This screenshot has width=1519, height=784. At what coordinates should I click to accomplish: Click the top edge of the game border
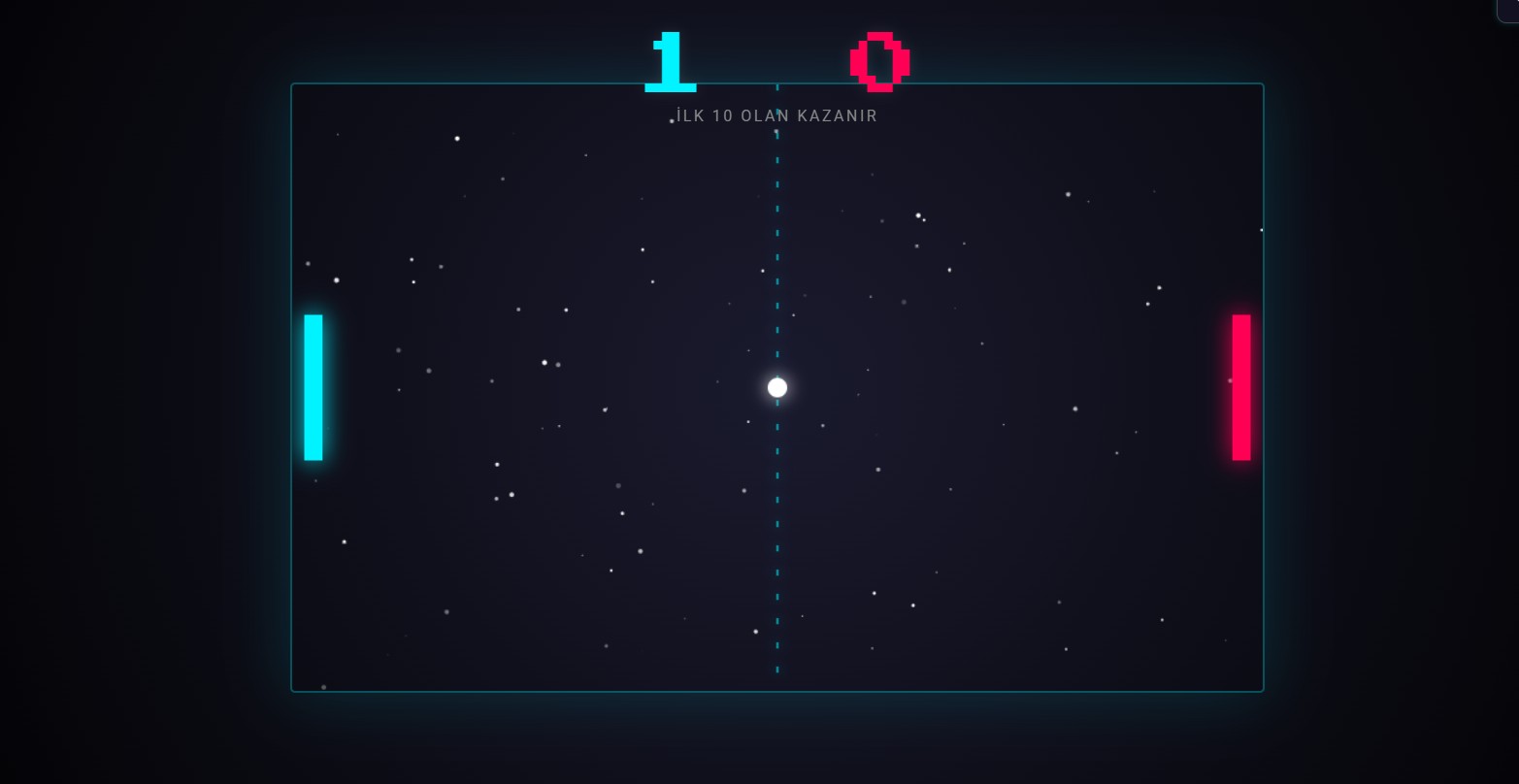pos(776,85)
